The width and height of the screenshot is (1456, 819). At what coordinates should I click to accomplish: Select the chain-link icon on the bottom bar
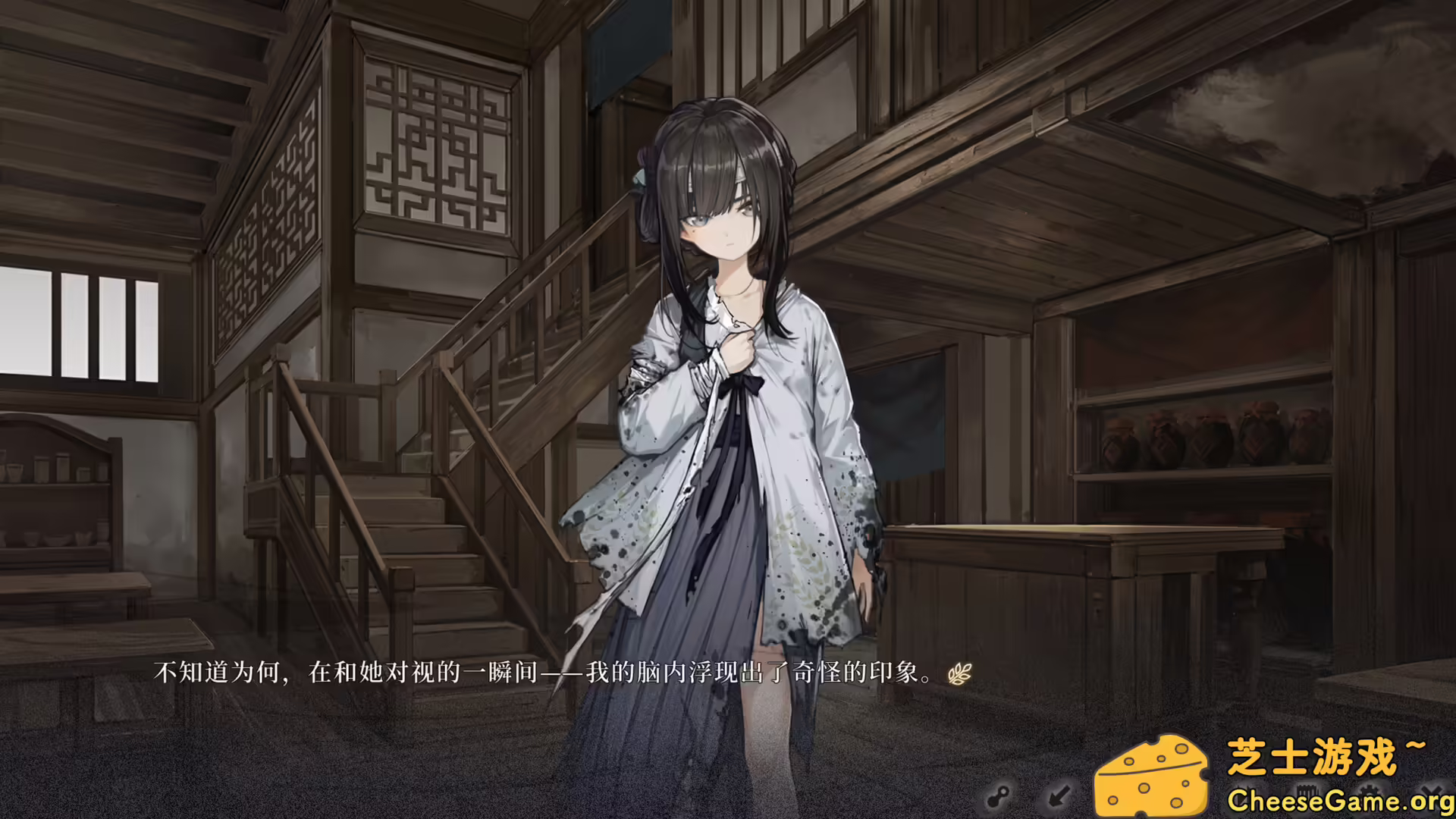point(999,795)
